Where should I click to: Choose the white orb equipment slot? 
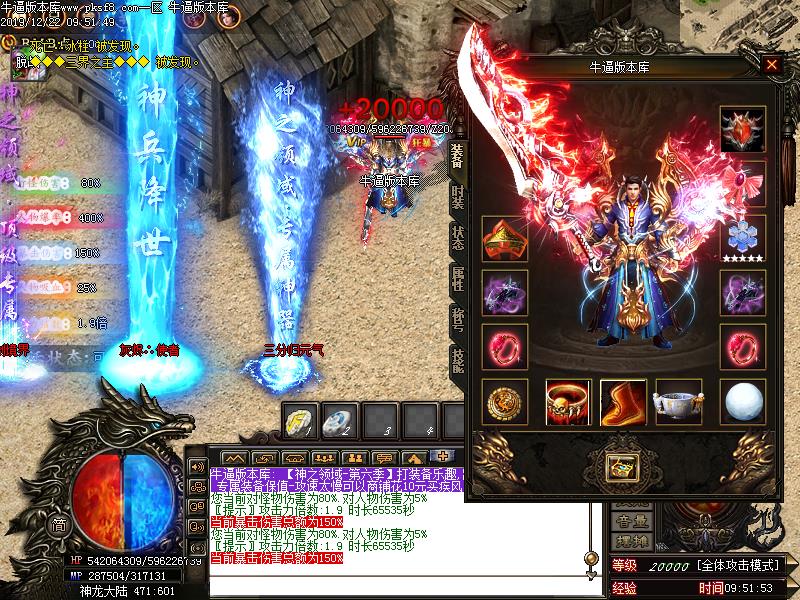742,402
